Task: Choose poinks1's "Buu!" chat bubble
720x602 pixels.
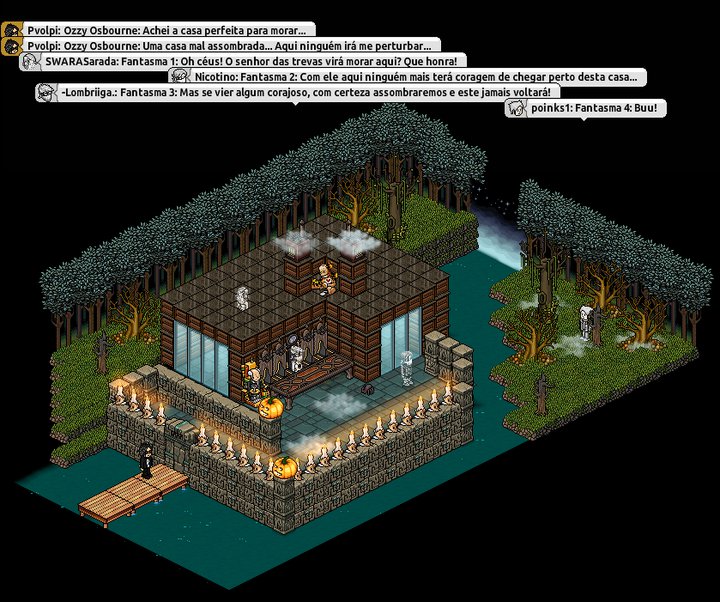Action: (586, 108)
